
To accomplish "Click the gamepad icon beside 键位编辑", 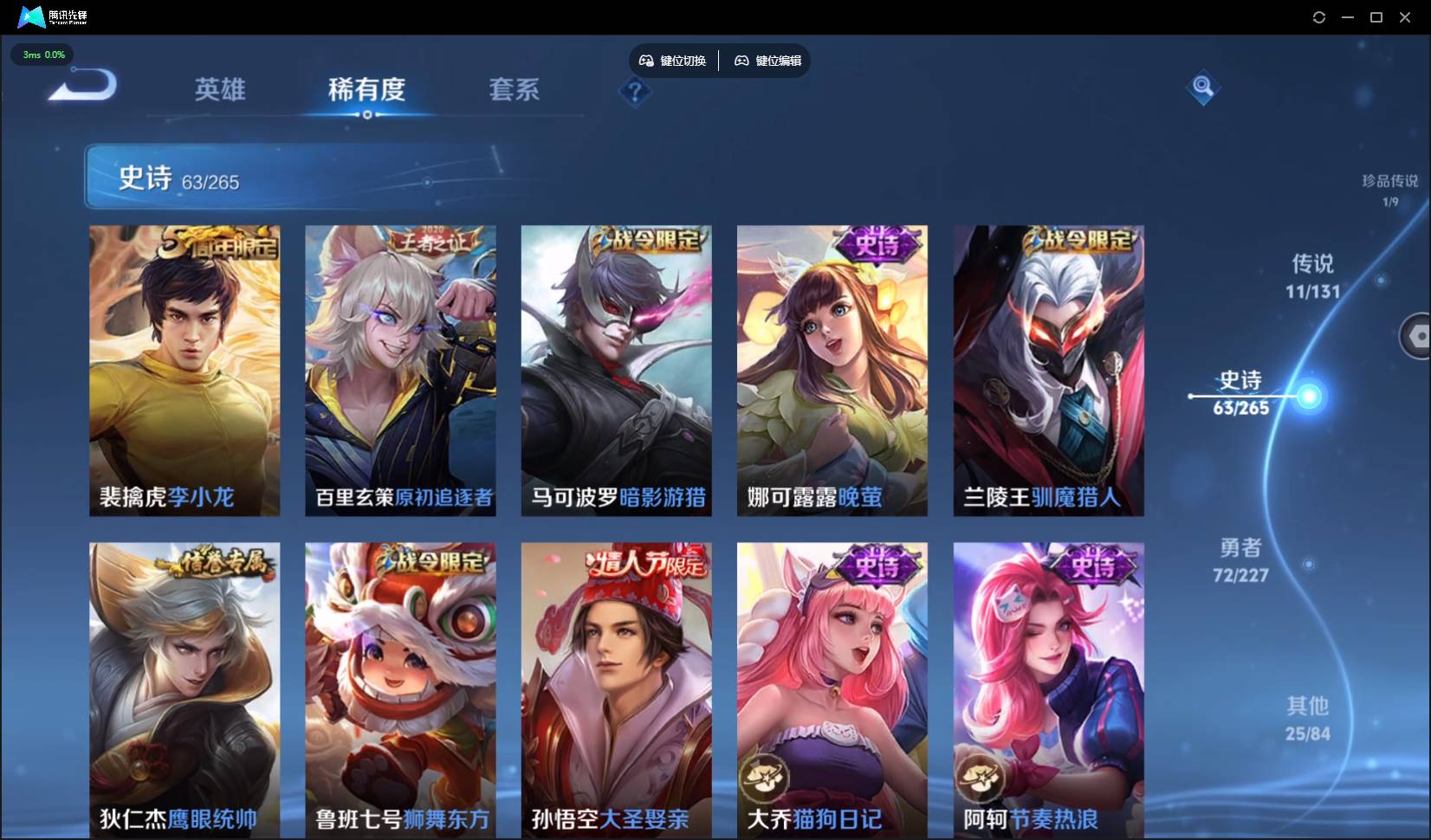I will tap(742, 60).
